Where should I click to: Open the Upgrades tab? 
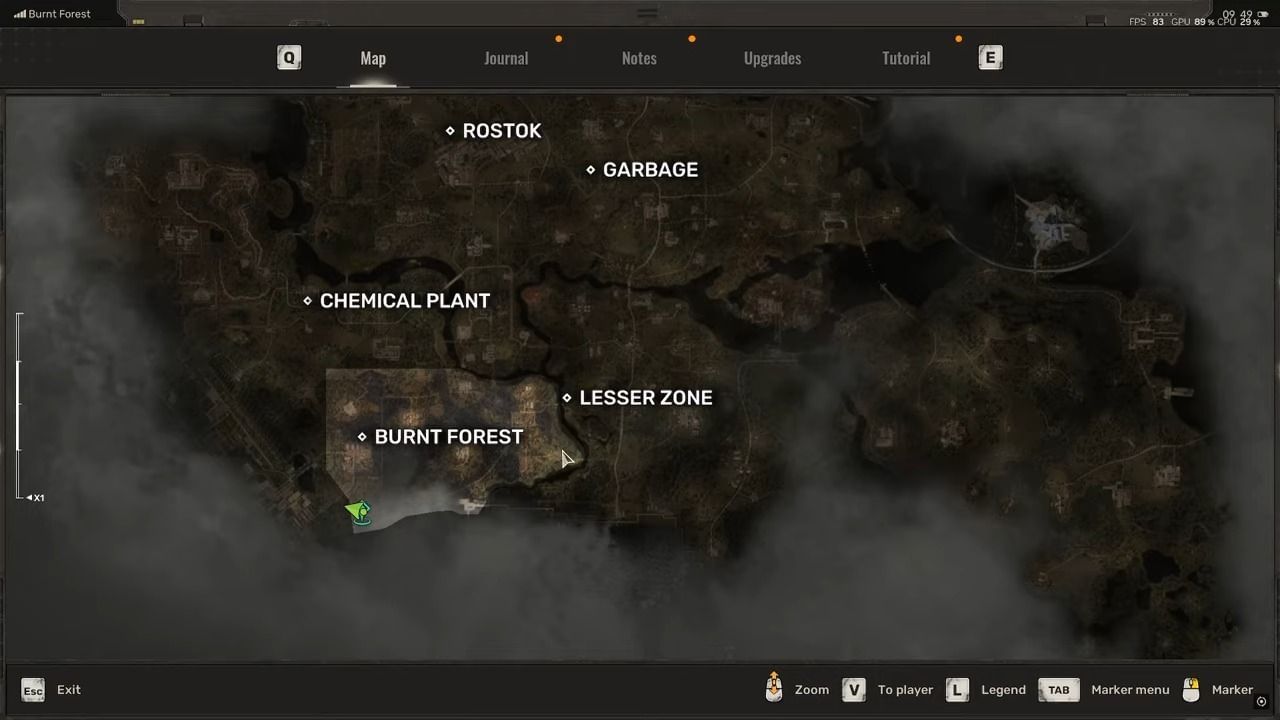pyautogui.click(x=772, y=58)
